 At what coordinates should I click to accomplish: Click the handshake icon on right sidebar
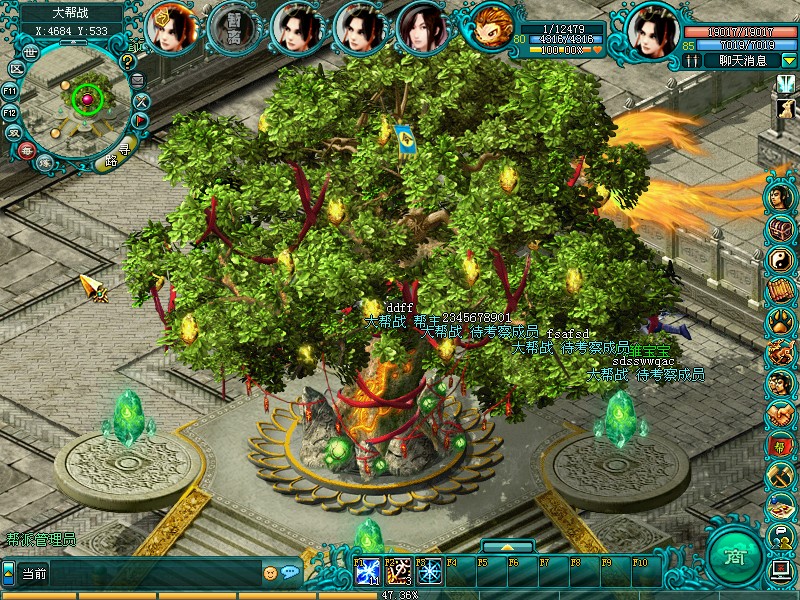coord(780,414)
